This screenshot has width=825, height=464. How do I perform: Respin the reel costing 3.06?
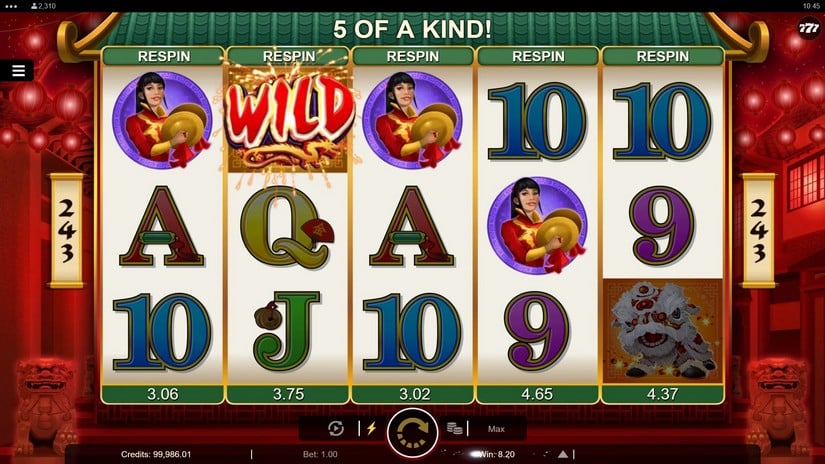pos(162,394)
